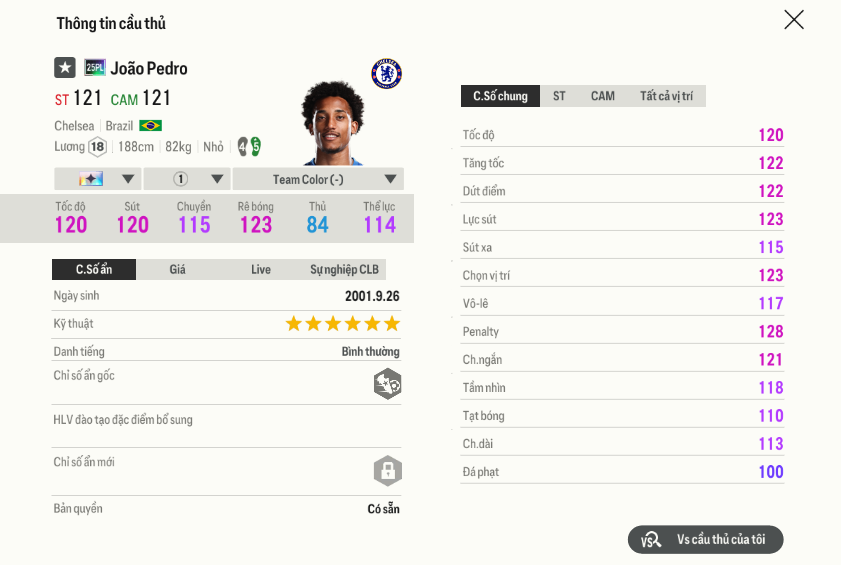Choose the Tất cả vị trí tab
Screen dimensions: 841x565
(x=666, y=96)
